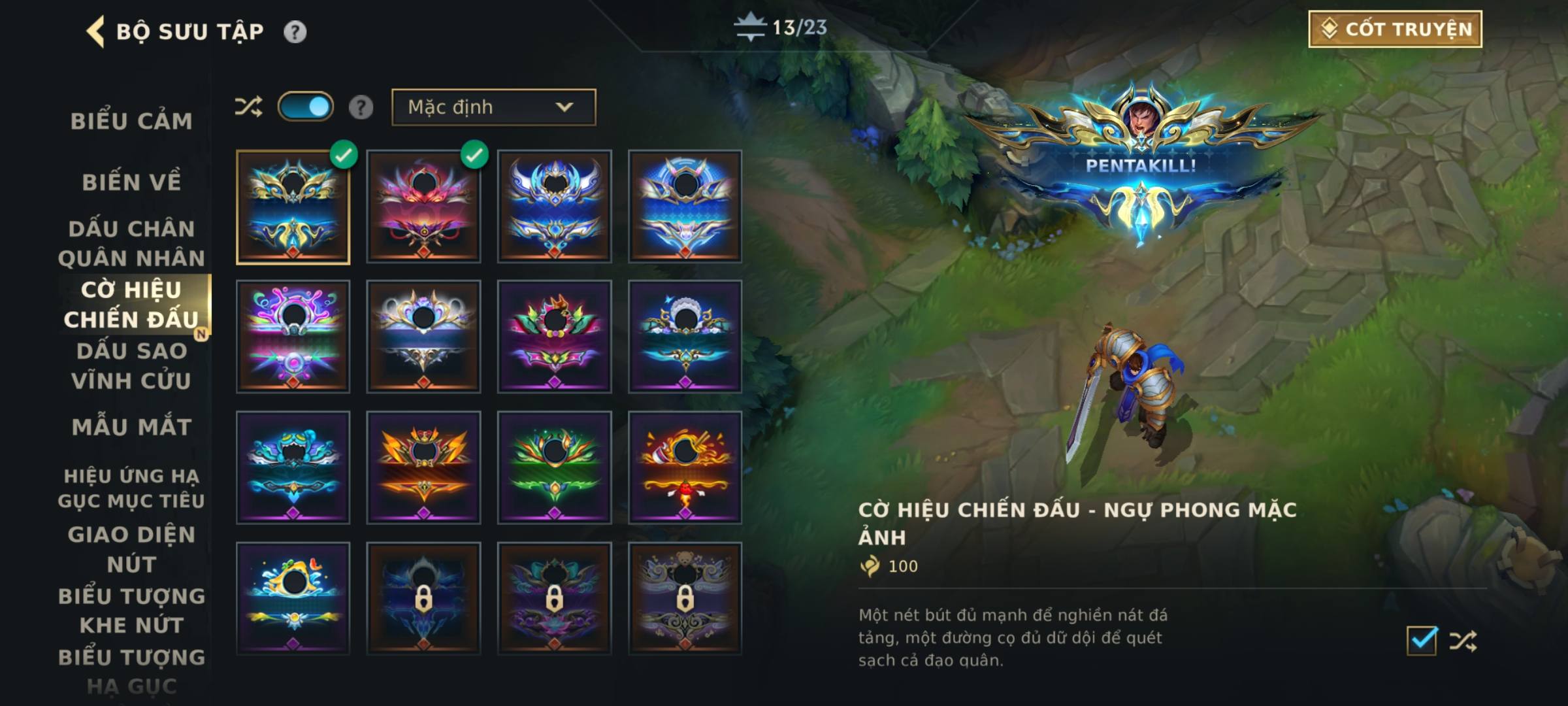This screenshot has height=706, width=1568.
Task: Click the shuffle icon beside the checkbox
Action: [1463, 641]
